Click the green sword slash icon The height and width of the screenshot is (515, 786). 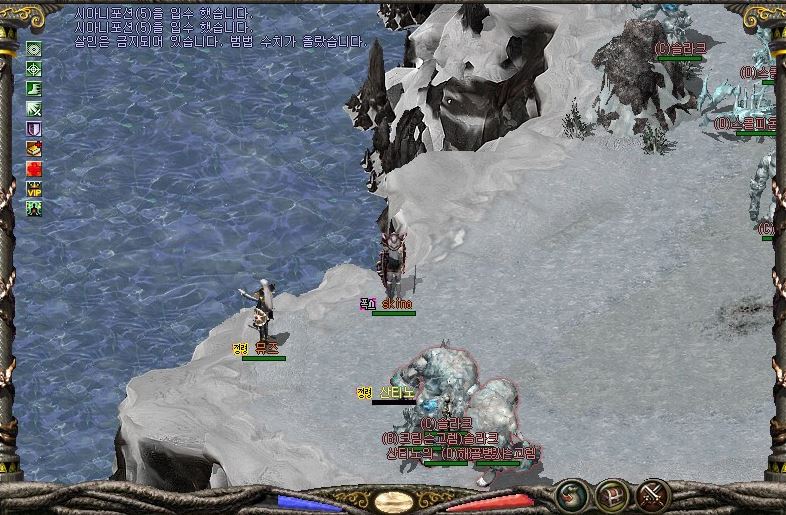point(34,108)
